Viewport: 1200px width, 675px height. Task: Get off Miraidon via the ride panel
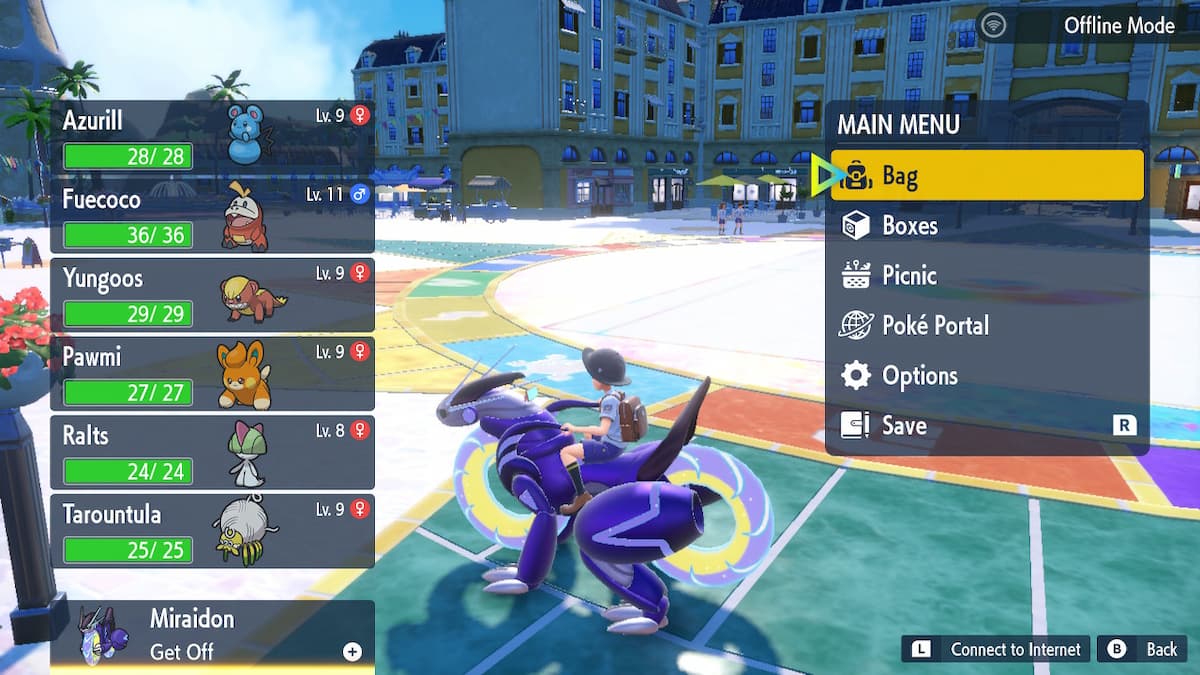pos(212,636)
